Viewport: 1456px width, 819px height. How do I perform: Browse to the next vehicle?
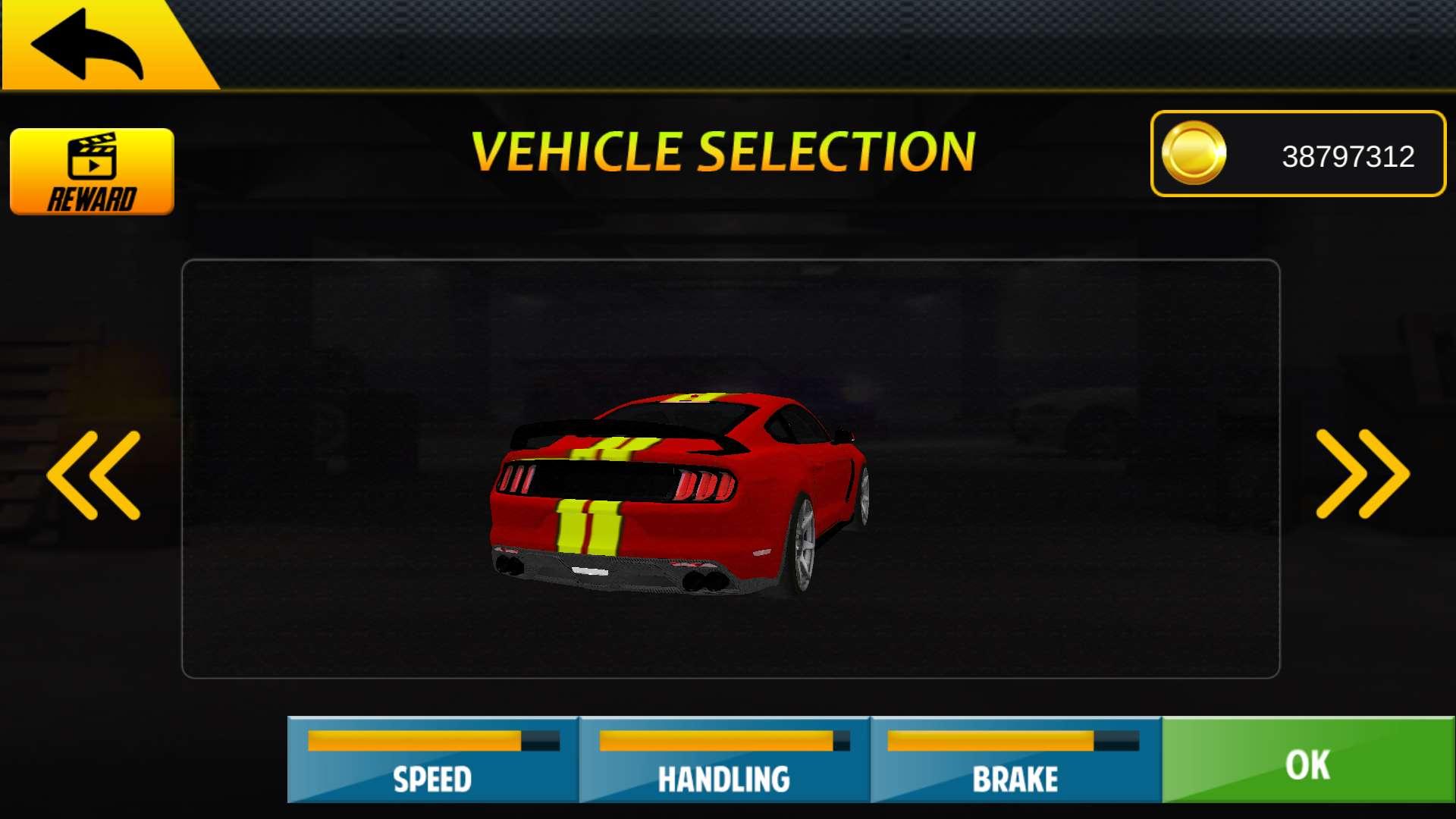click(x=1362, y=474)
